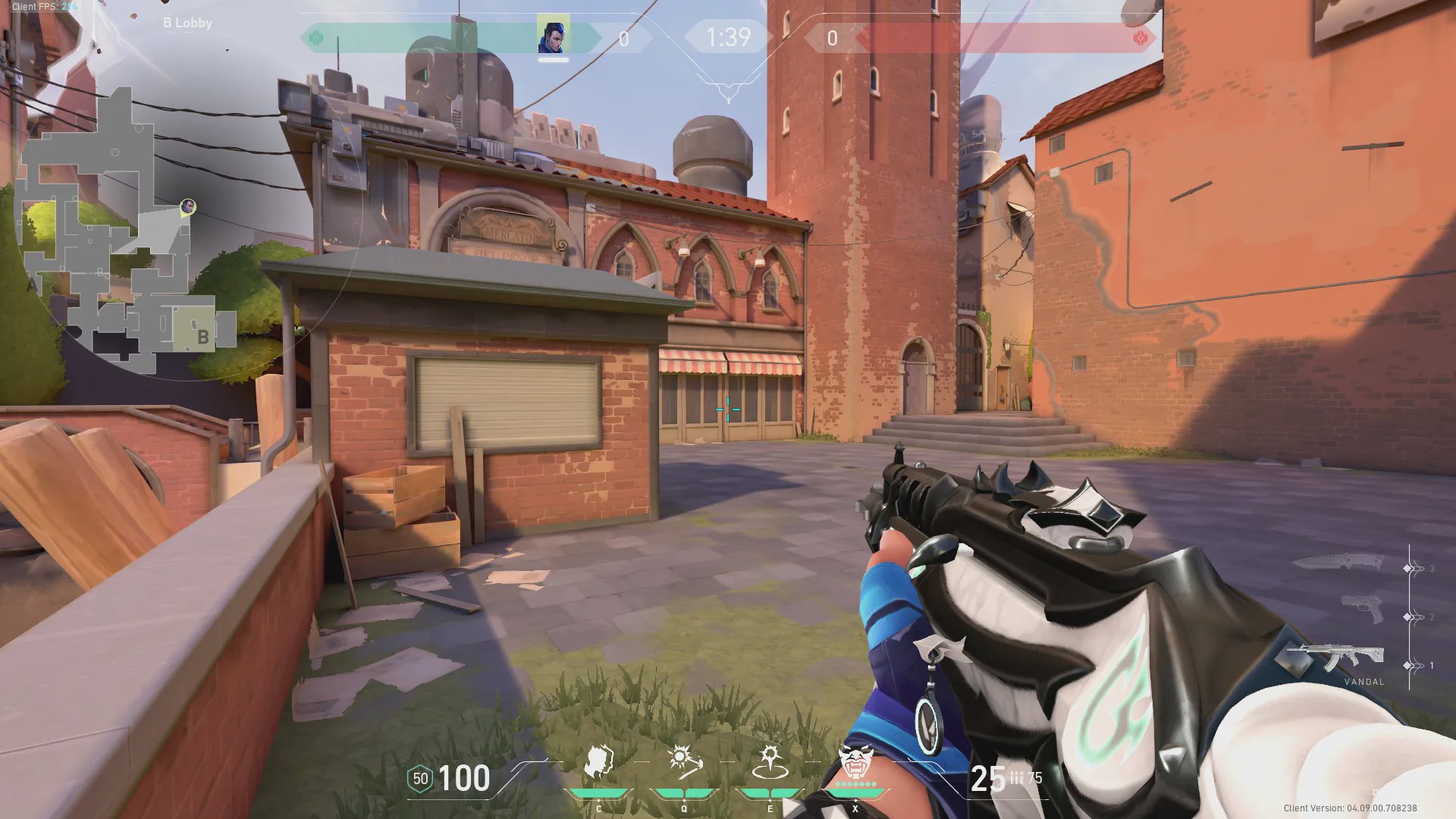This screenshot has height=819, width=1456.
Task: Click the player marker on the minimap
Action: tap(188, 206)
